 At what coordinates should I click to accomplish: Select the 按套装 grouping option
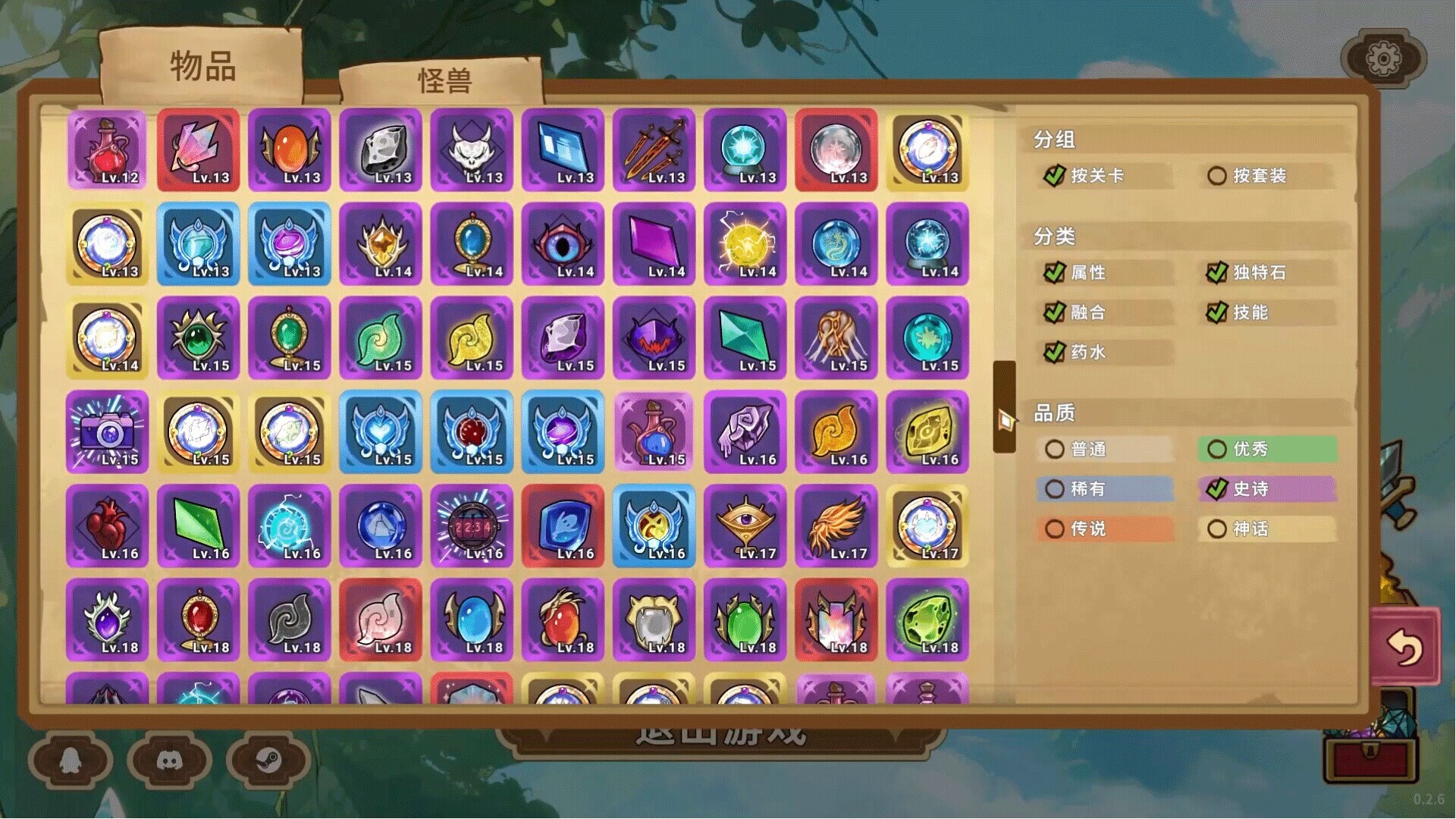[x=1217, y=175]
